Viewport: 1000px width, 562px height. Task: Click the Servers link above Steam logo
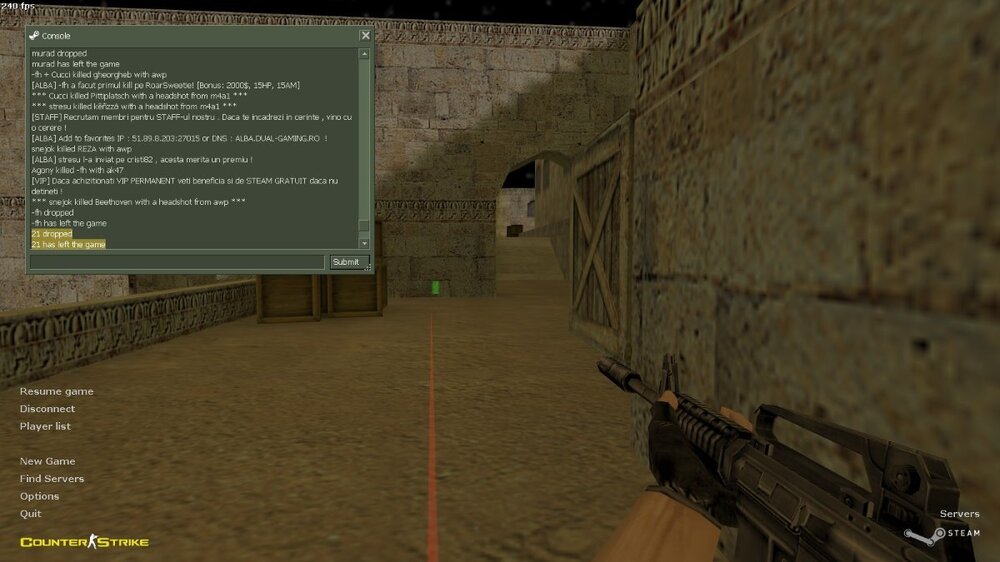tap(959, 514)
